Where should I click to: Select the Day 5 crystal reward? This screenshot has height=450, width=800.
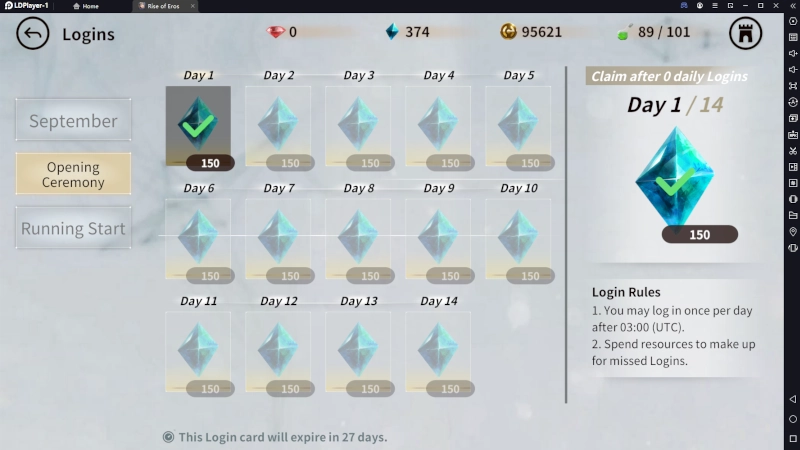tap(518, 126)
